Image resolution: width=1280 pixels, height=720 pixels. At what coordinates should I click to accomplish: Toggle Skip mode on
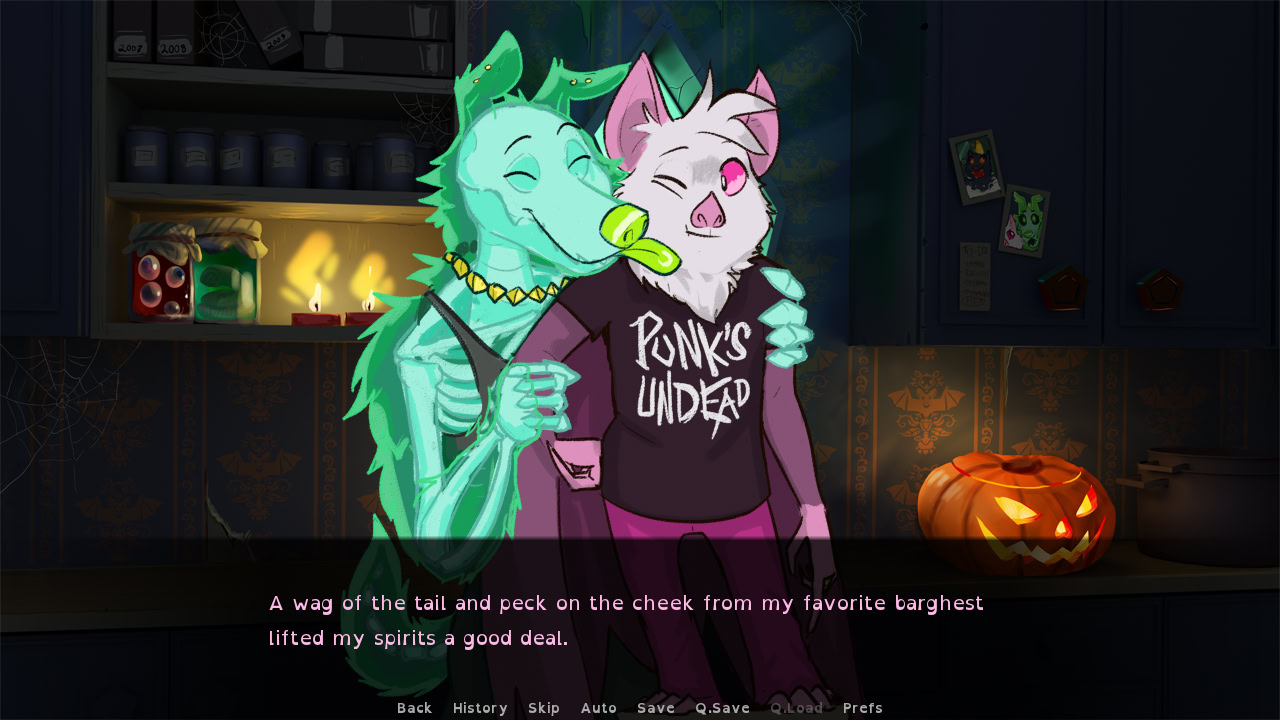click(544, 707)
